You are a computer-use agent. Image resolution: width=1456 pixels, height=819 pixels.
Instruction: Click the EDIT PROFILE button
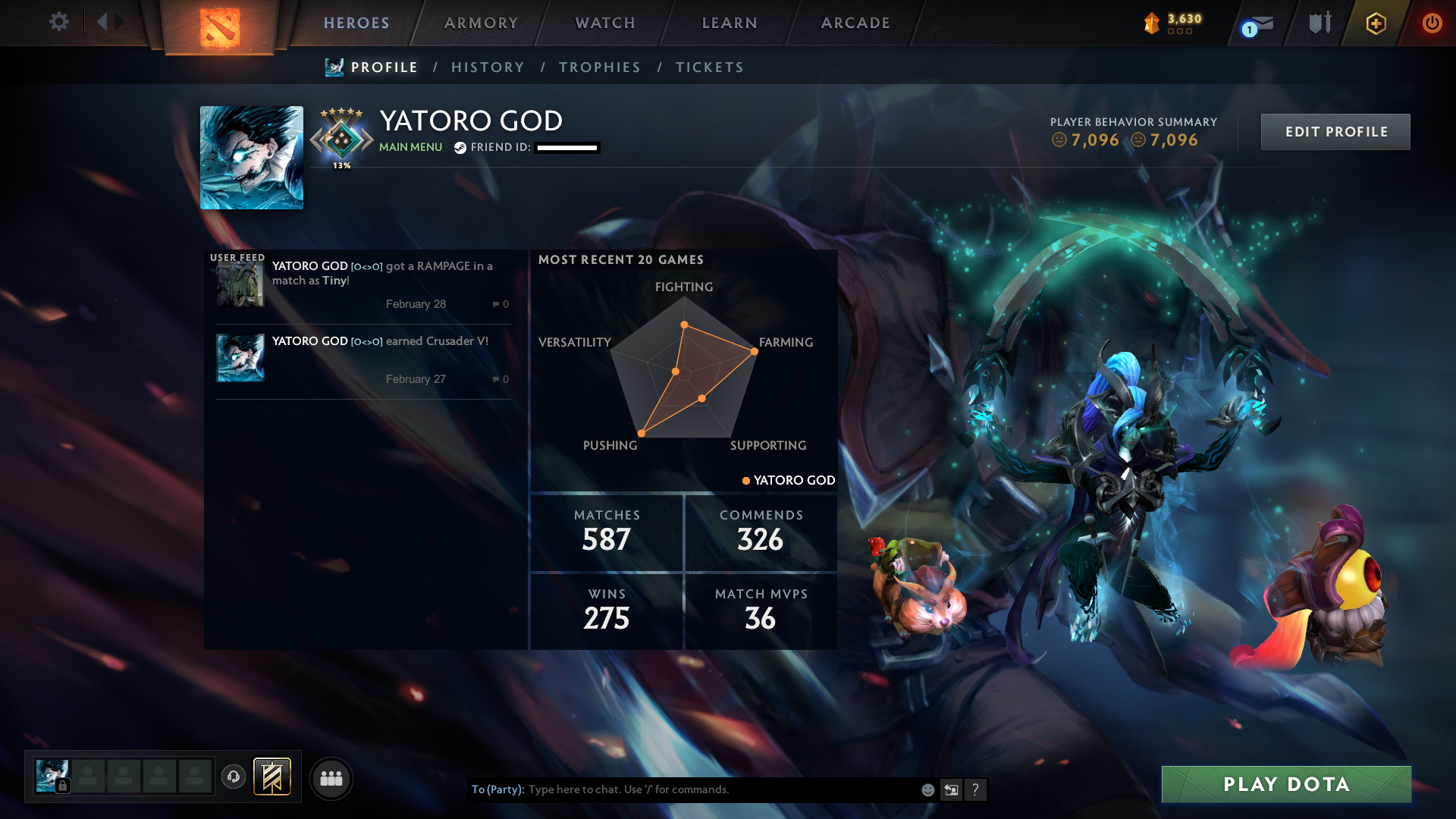(x=1335, y=131)
